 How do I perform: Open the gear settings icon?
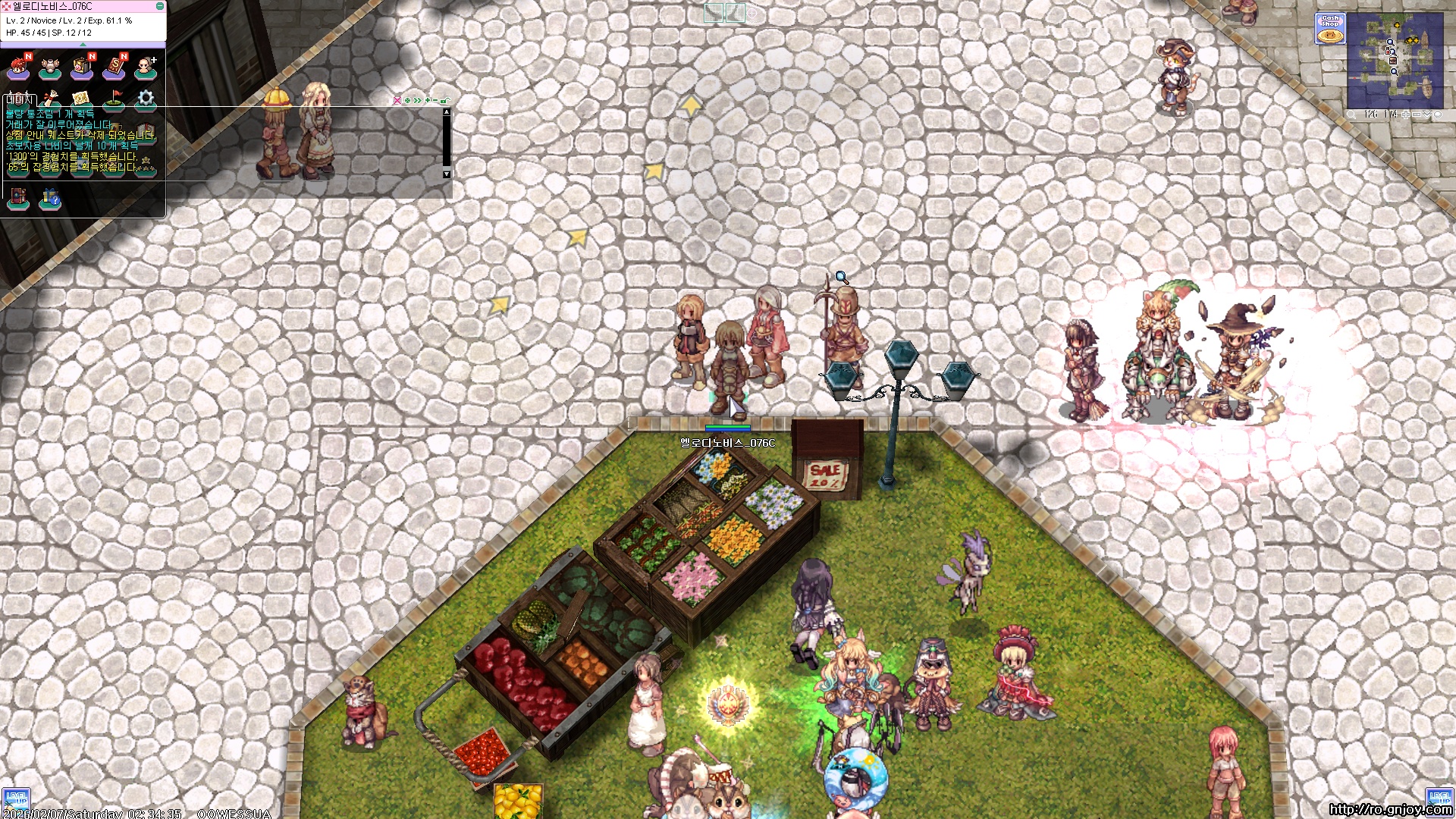pos(146,99)
